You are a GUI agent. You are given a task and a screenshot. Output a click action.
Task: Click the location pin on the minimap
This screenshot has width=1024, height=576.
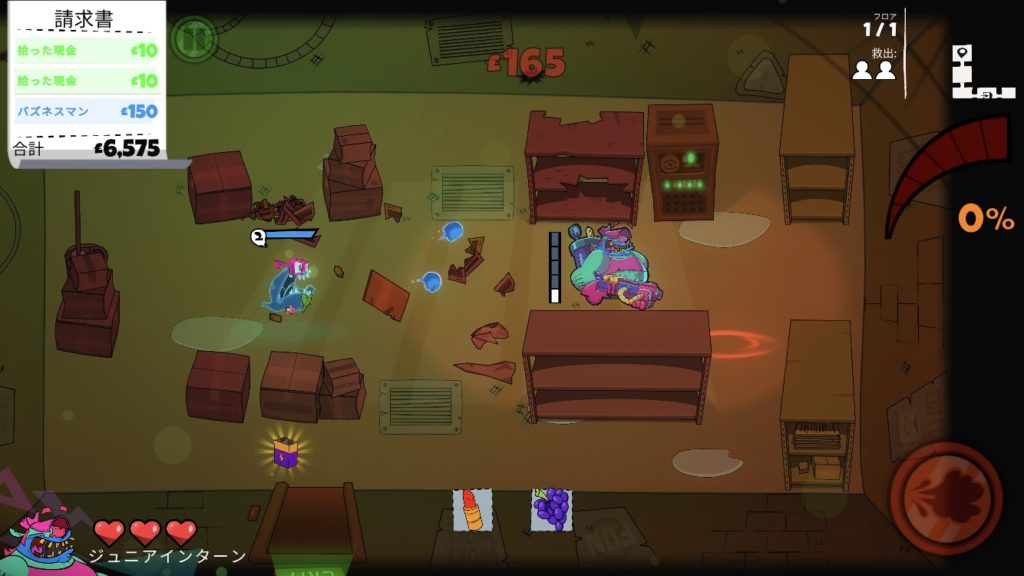[963, 53]
